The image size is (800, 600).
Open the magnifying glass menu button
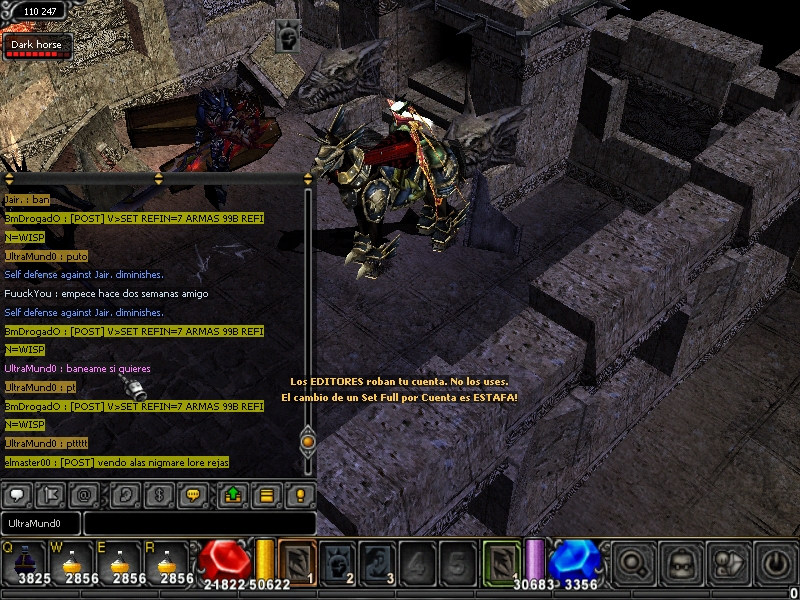click(634, 562)
